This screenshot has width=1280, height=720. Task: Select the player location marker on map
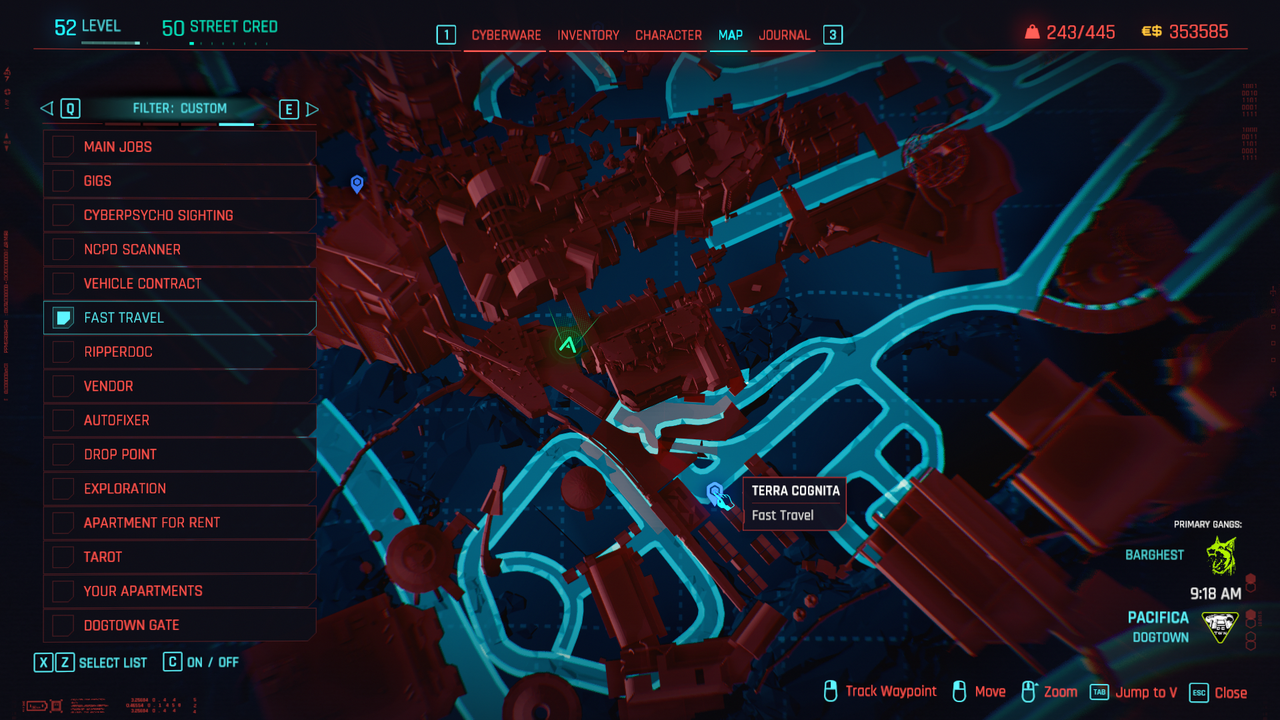[568, 346]
